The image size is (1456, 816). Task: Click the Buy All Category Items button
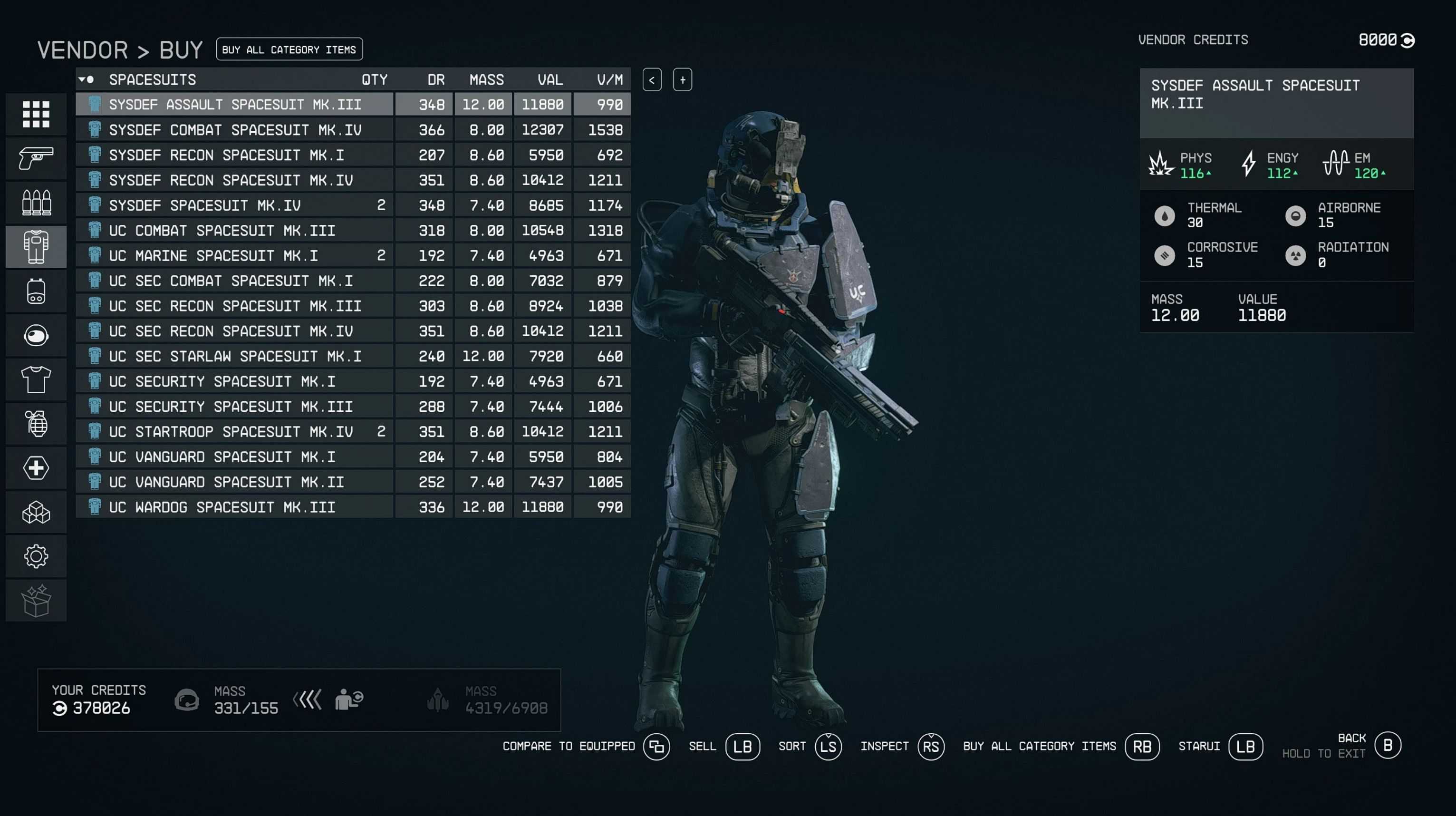[289, 49]
